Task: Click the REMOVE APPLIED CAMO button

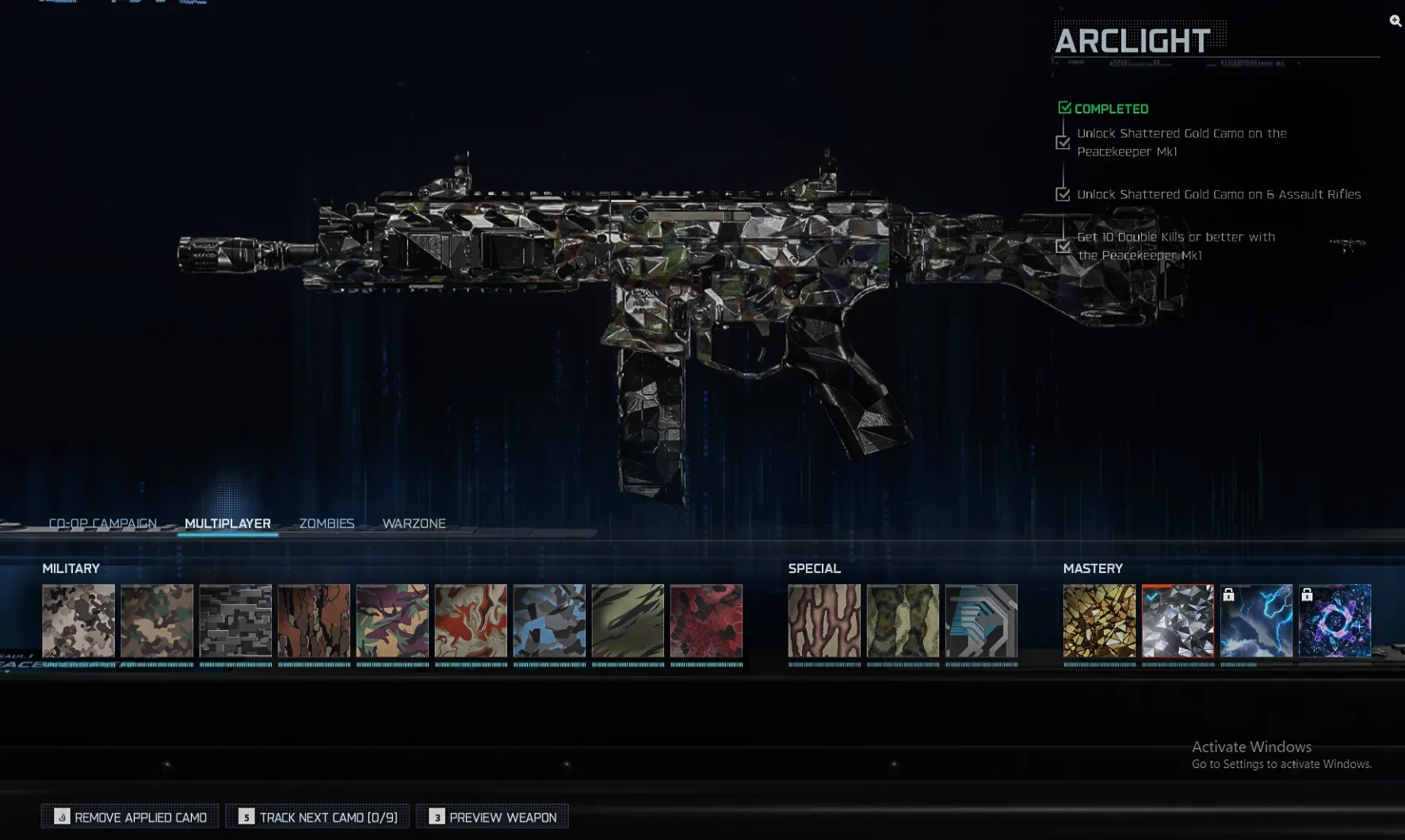Action: [129, 816]
